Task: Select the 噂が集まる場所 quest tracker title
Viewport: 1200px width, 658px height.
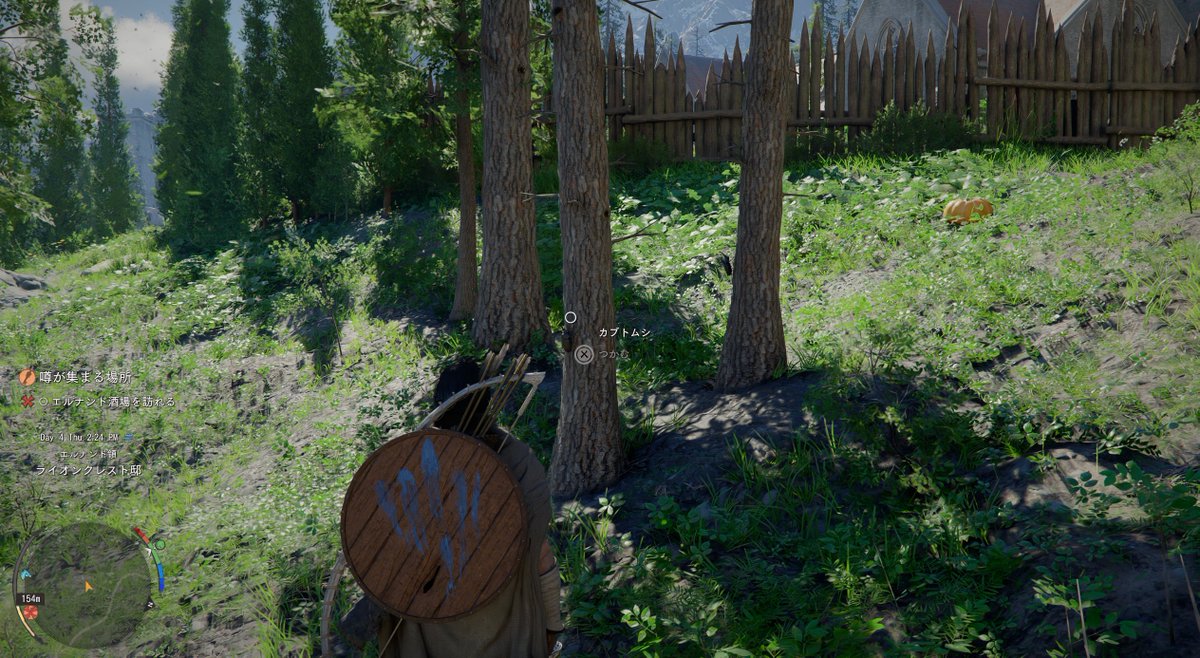Action: [x=84, y=377]
